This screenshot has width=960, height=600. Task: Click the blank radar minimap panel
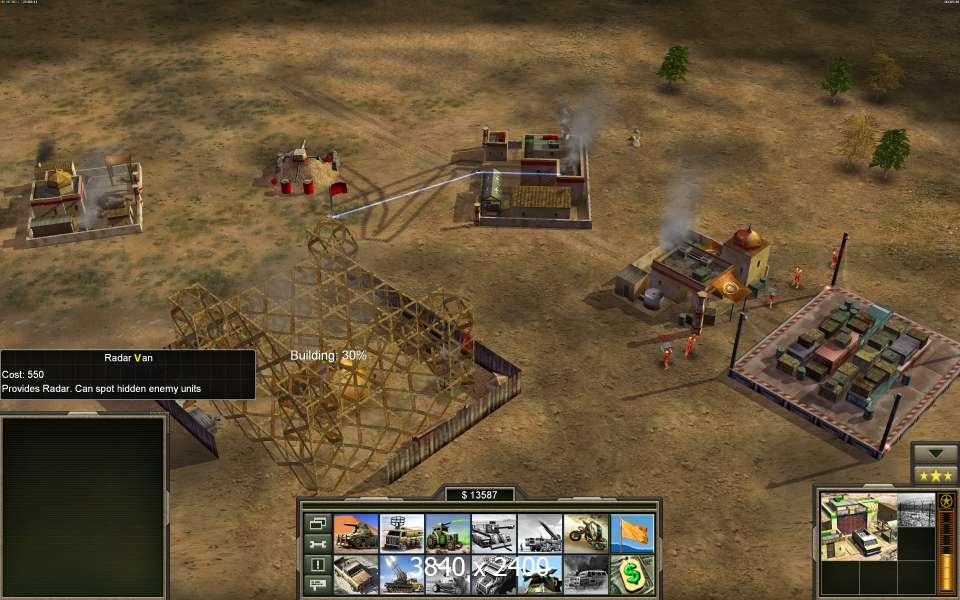[83, 505]
